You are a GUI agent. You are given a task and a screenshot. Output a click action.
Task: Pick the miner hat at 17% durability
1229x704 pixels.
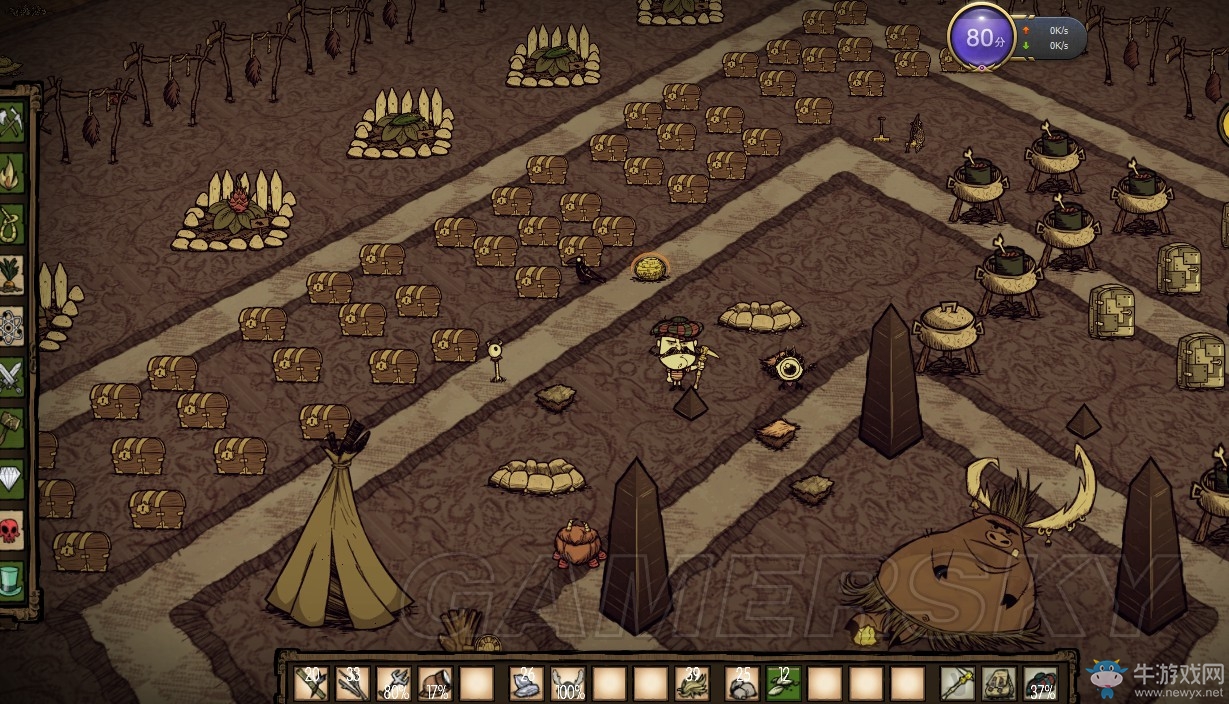pyautogui.click(x=435, y=684)
